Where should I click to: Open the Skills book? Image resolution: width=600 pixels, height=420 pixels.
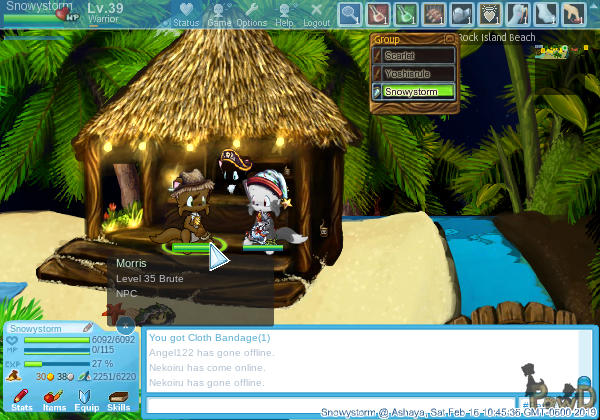point(119,400)
